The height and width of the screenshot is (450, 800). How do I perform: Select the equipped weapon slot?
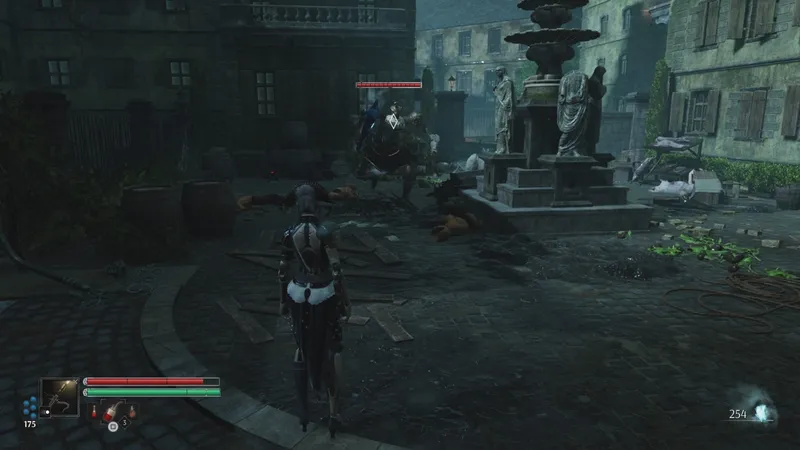pos(59,397)
